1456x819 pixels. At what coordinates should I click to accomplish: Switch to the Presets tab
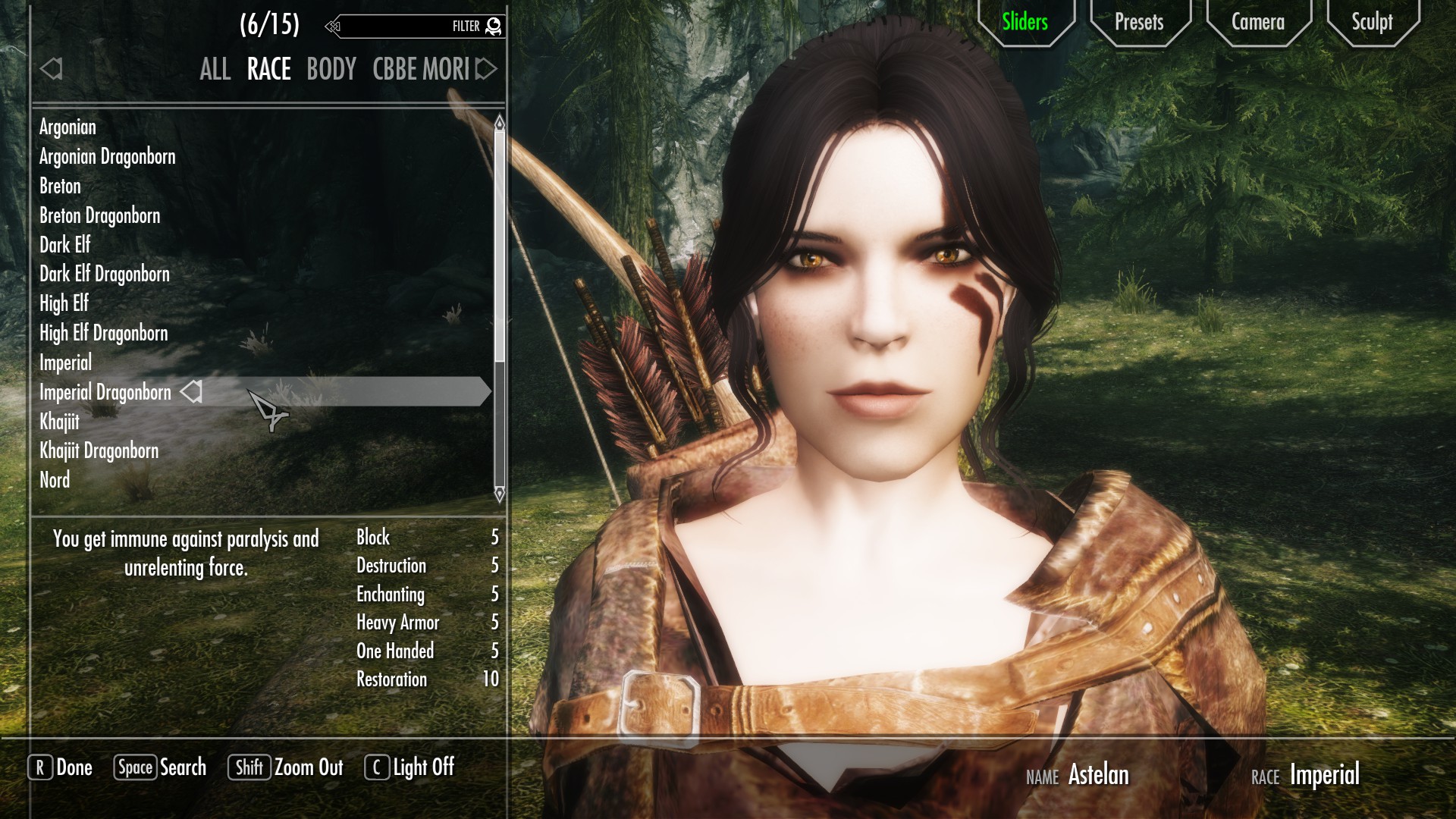click(x=1138, y=22)
